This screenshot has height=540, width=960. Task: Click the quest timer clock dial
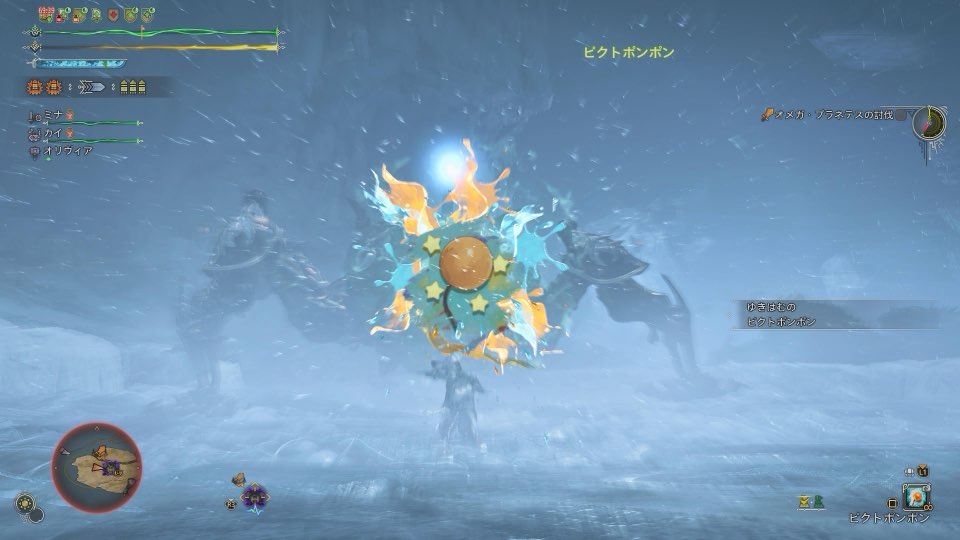coord(930,123)
